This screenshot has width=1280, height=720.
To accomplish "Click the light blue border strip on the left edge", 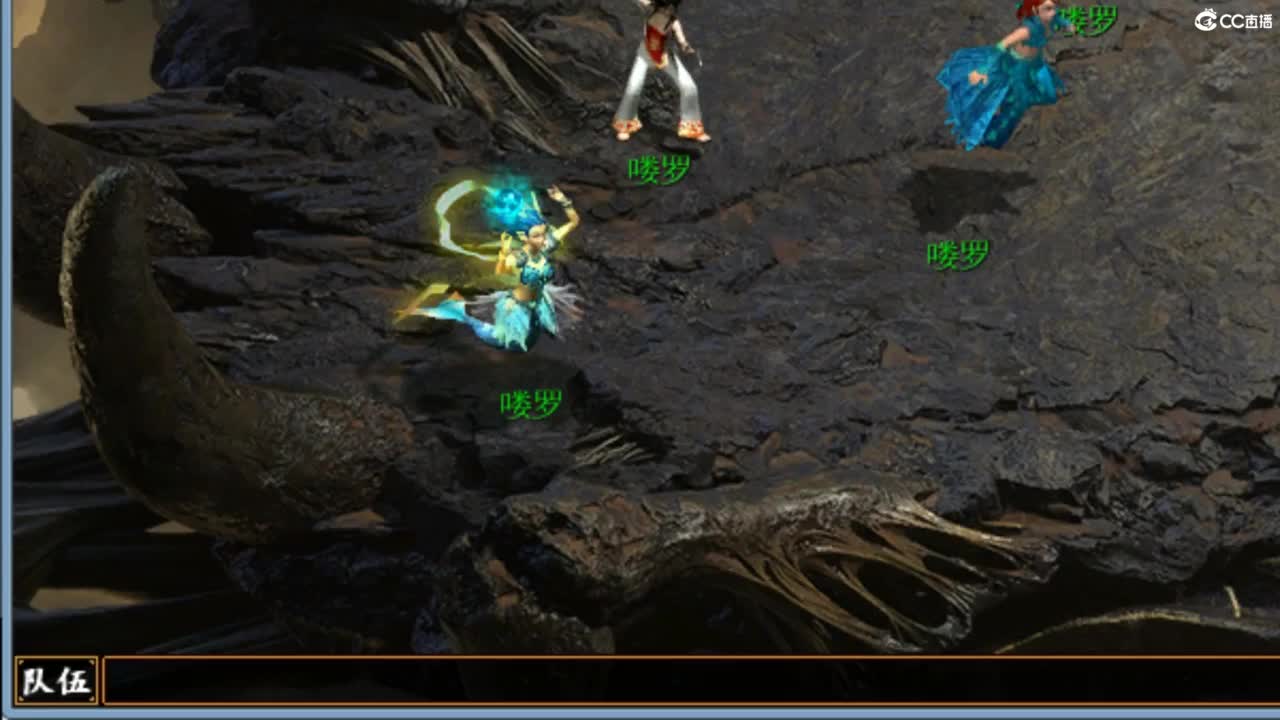I will click(4, 360).
